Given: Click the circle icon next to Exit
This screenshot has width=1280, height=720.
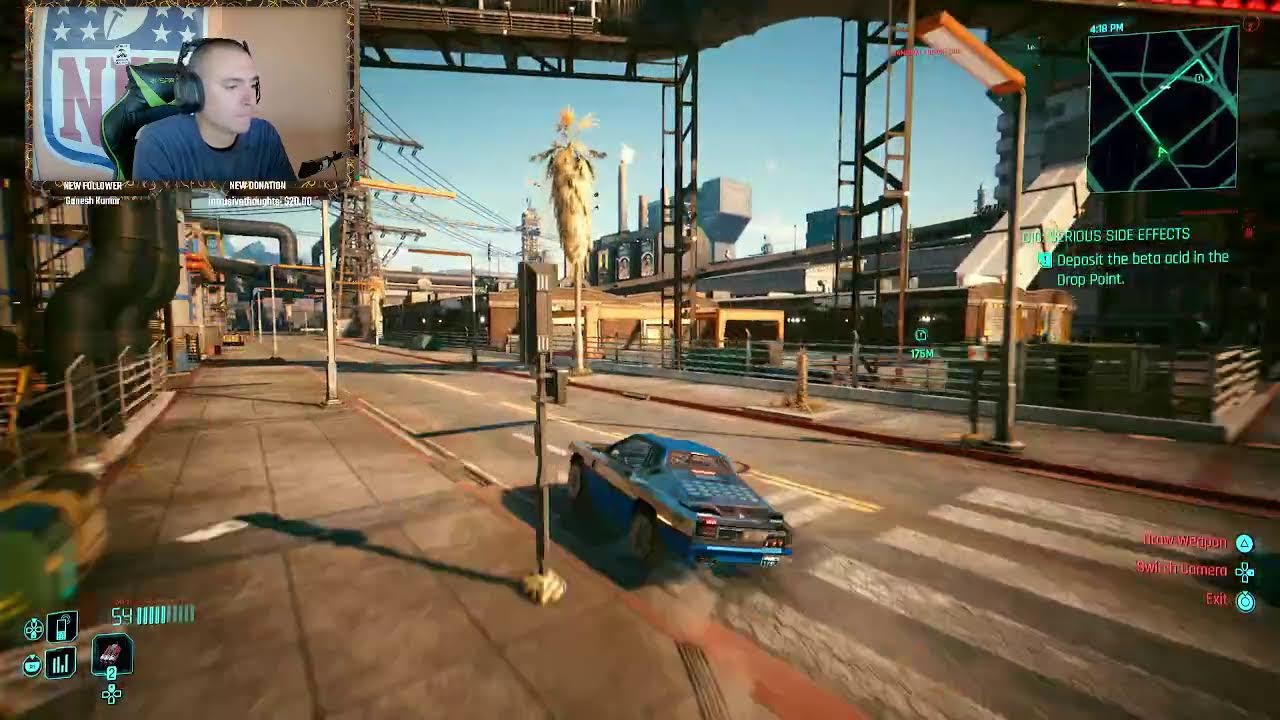Looking at the screenshot, I should pyautogui.click(x=1243, y=600).
